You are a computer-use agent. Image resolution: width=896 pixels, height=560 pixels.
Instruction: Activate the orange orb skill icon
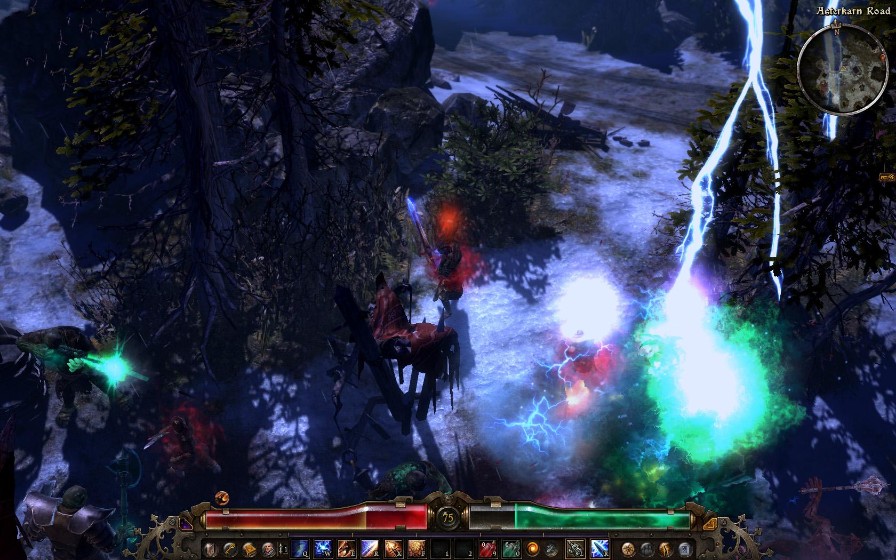[532, 549]
